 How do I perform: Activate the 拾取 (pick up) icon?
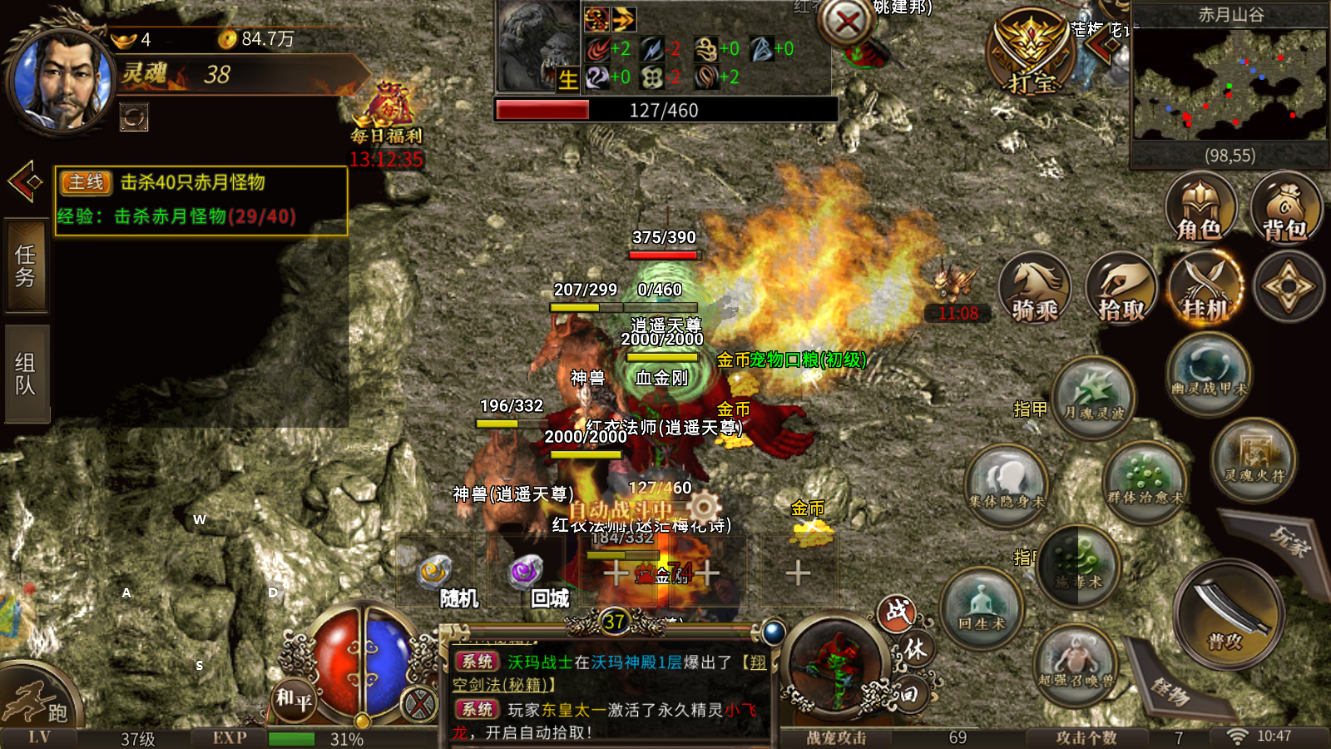pos(1120,288)
